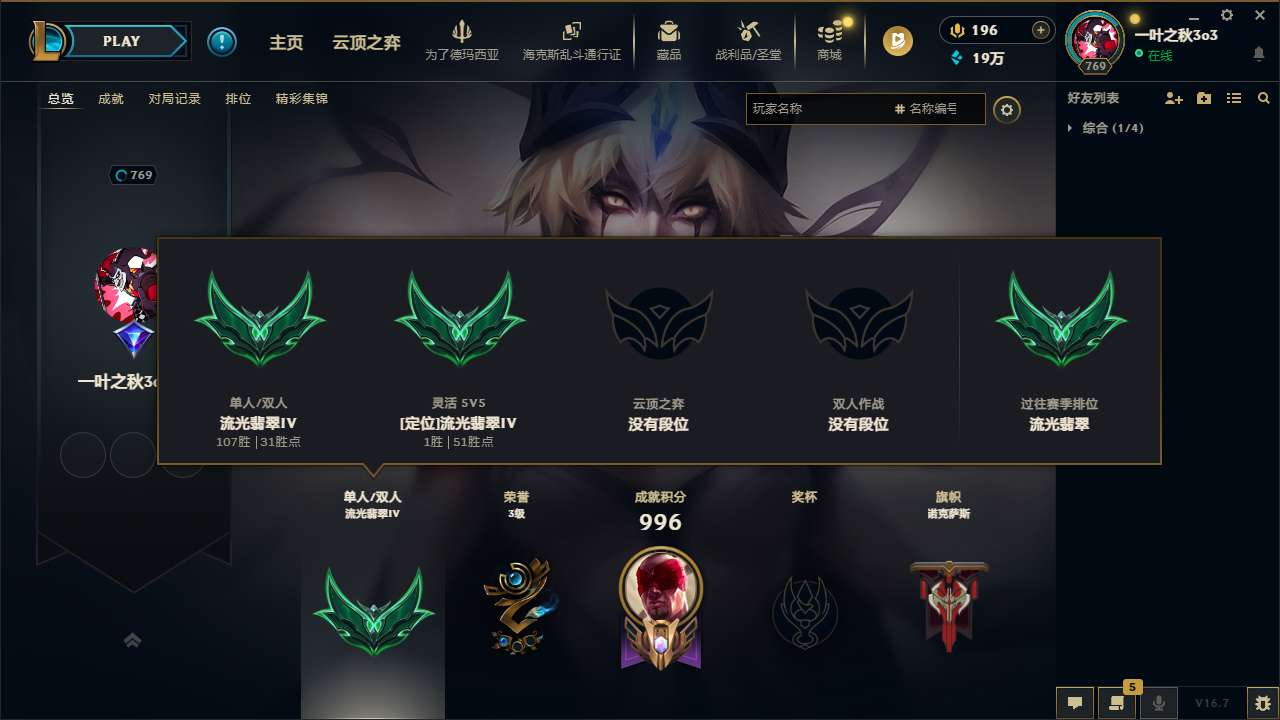Click the add-friend icon in the friends panel
1280x720 pixels.
point(1174,98)
